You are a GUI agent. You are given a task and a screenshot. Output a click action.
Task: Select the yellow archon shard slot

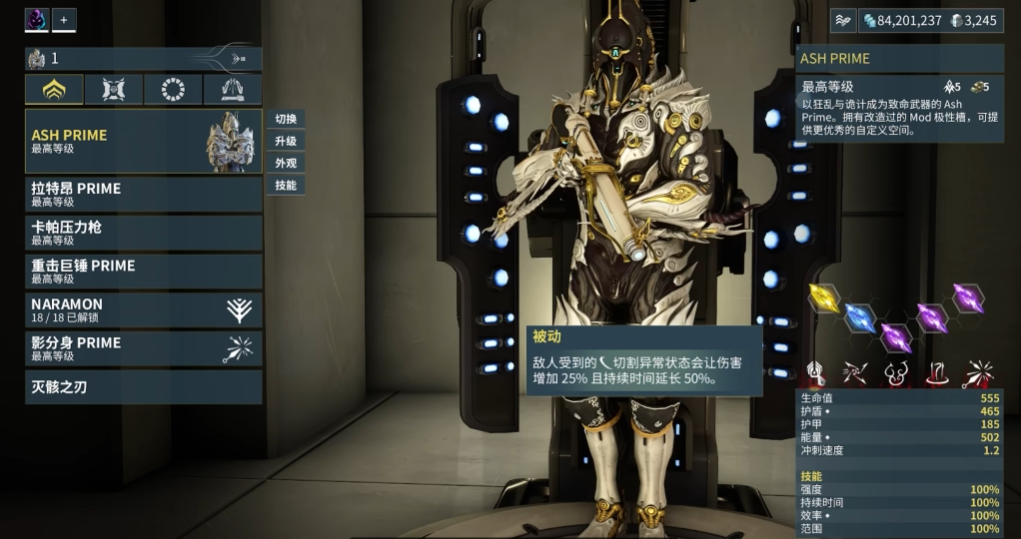(825, 299)
